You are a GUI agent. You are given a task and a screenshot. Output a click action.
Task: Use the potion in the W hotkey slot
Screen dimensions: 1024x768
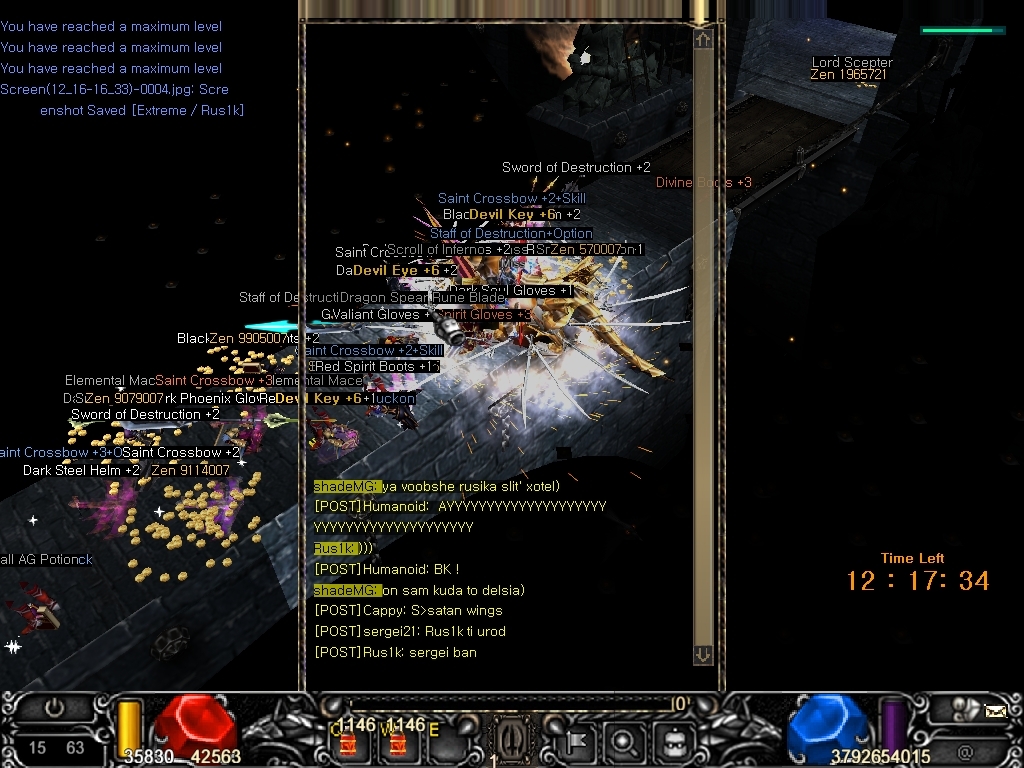coord(397,742)
